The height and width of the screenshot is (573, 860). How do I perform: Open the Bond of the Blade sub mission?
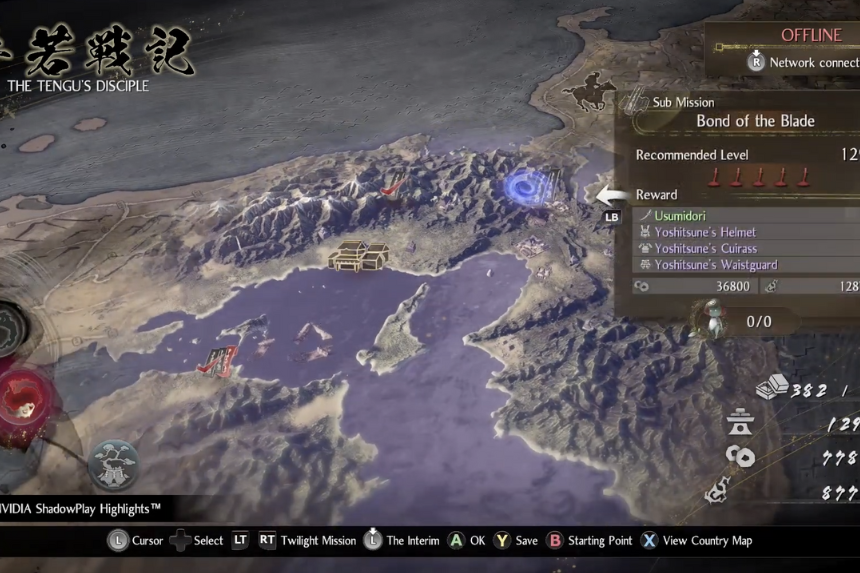pos(755,121)
